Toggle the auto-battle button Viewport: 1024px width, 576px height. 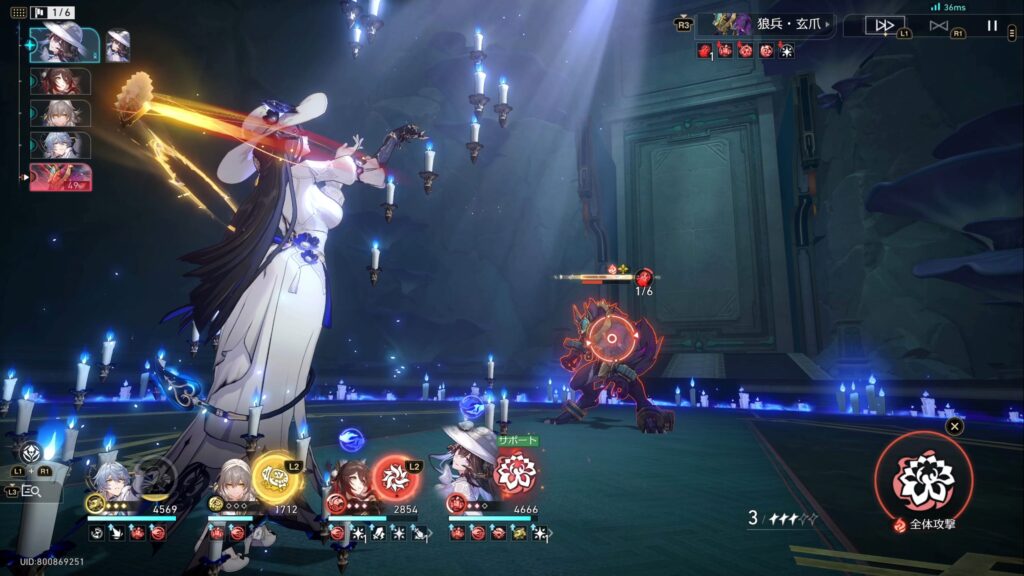(x=938, y=26)
